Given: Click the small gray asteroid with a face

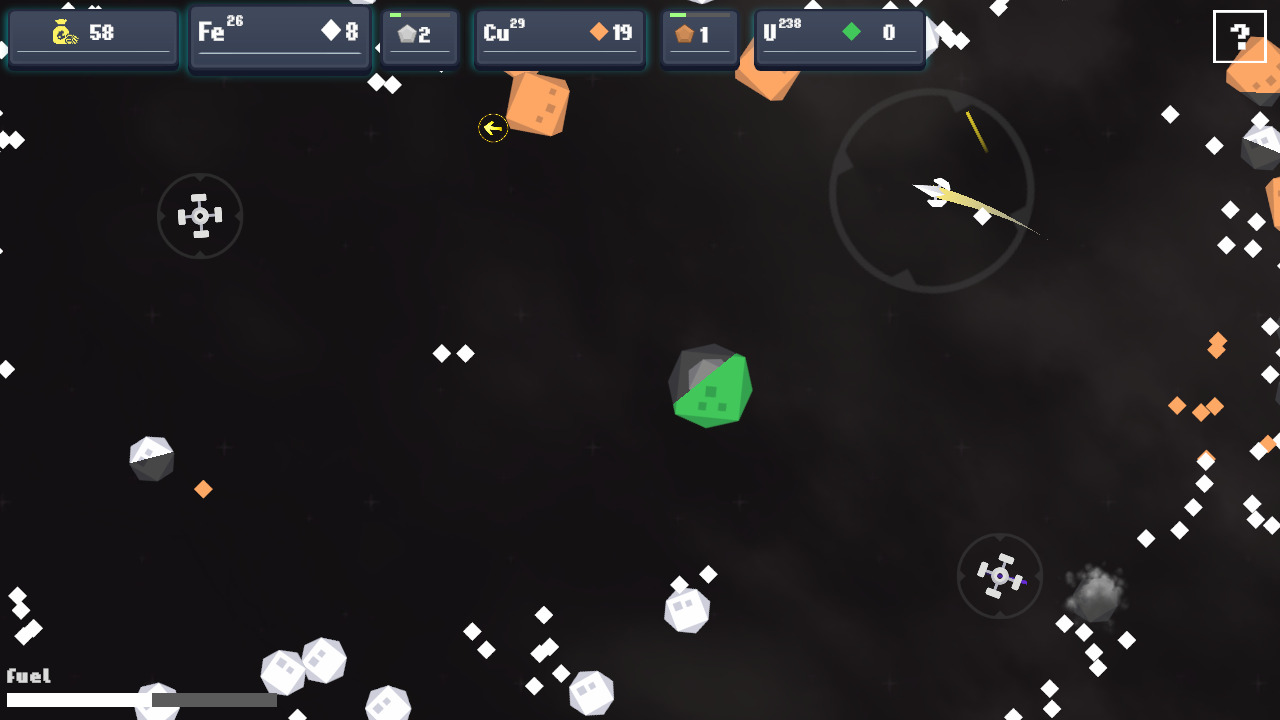Looking at the screenshot, I should pos(151,458).
